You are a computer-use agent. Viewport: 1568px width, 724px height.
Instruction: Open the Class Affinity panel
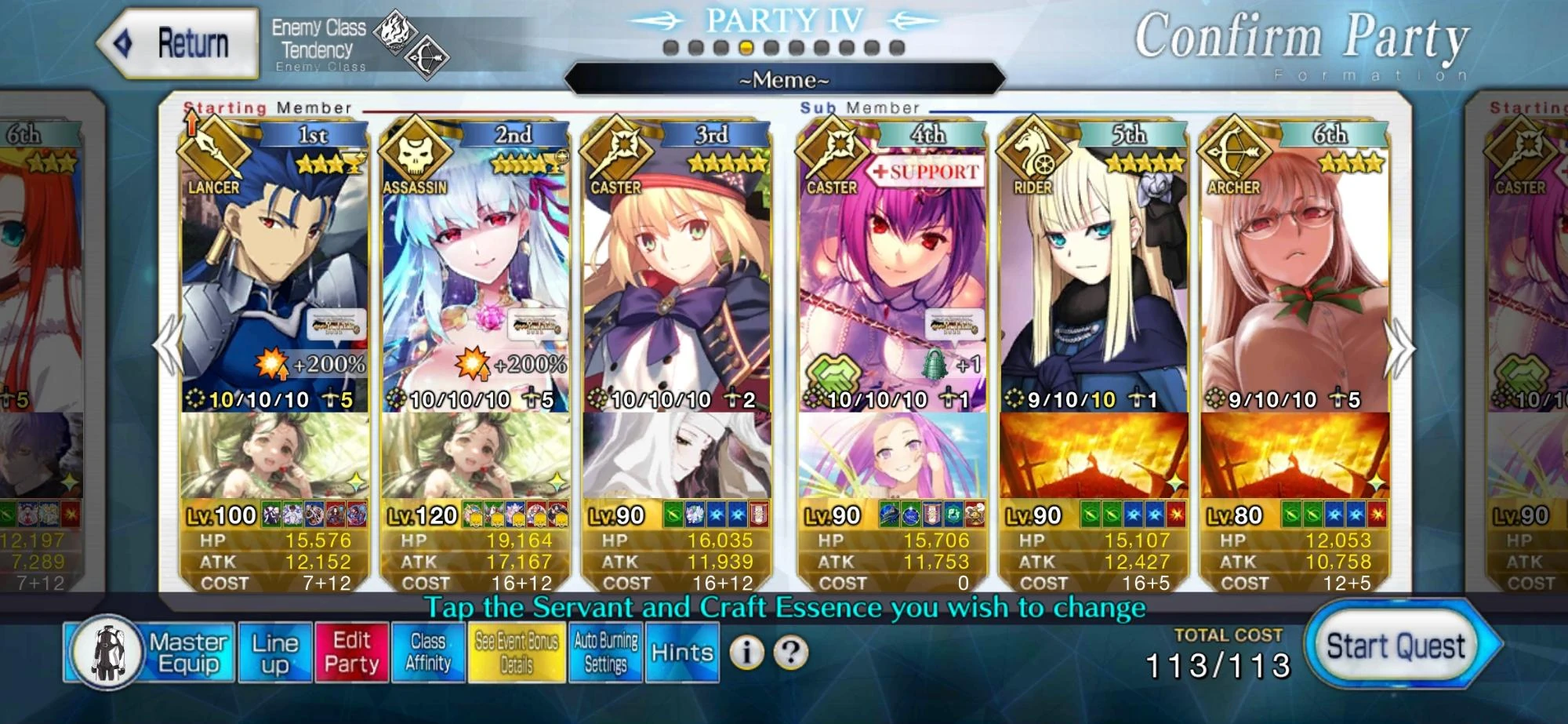coord(428,651)
